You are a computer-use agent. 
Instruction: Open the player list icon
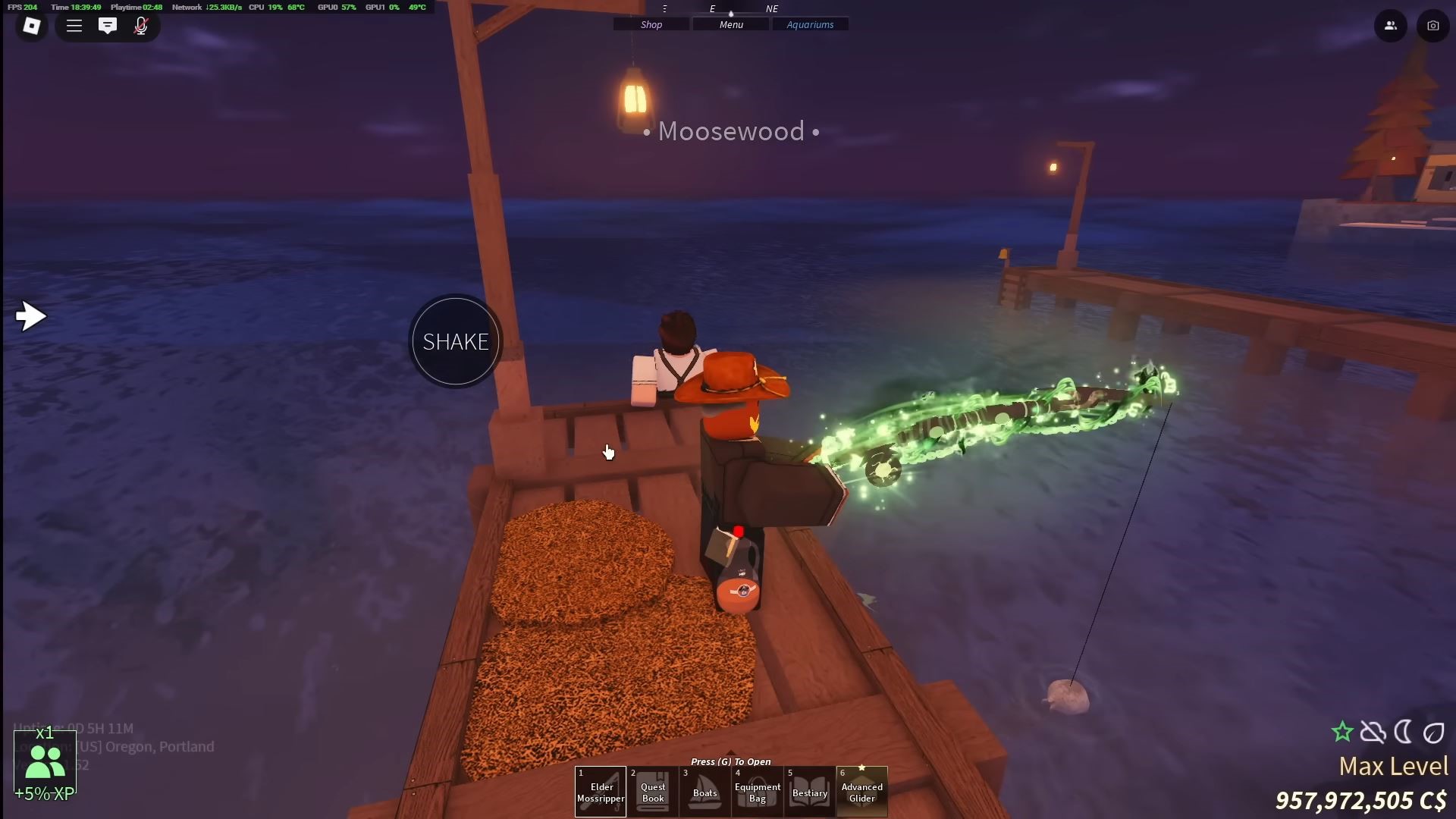[x=1390, y=26]
